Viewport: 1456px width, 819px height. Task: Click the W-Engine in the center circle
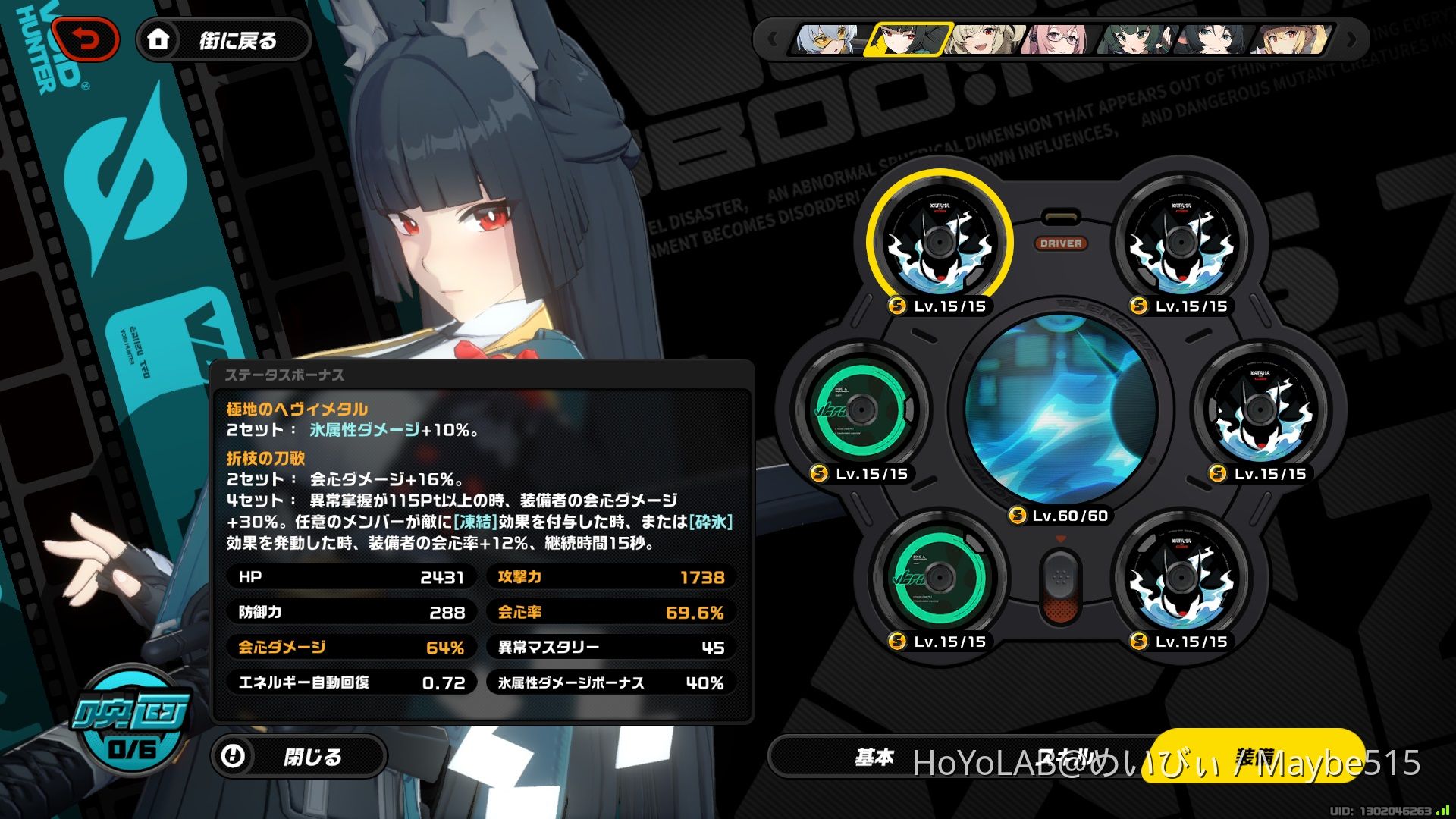[x=1062, y=409]
